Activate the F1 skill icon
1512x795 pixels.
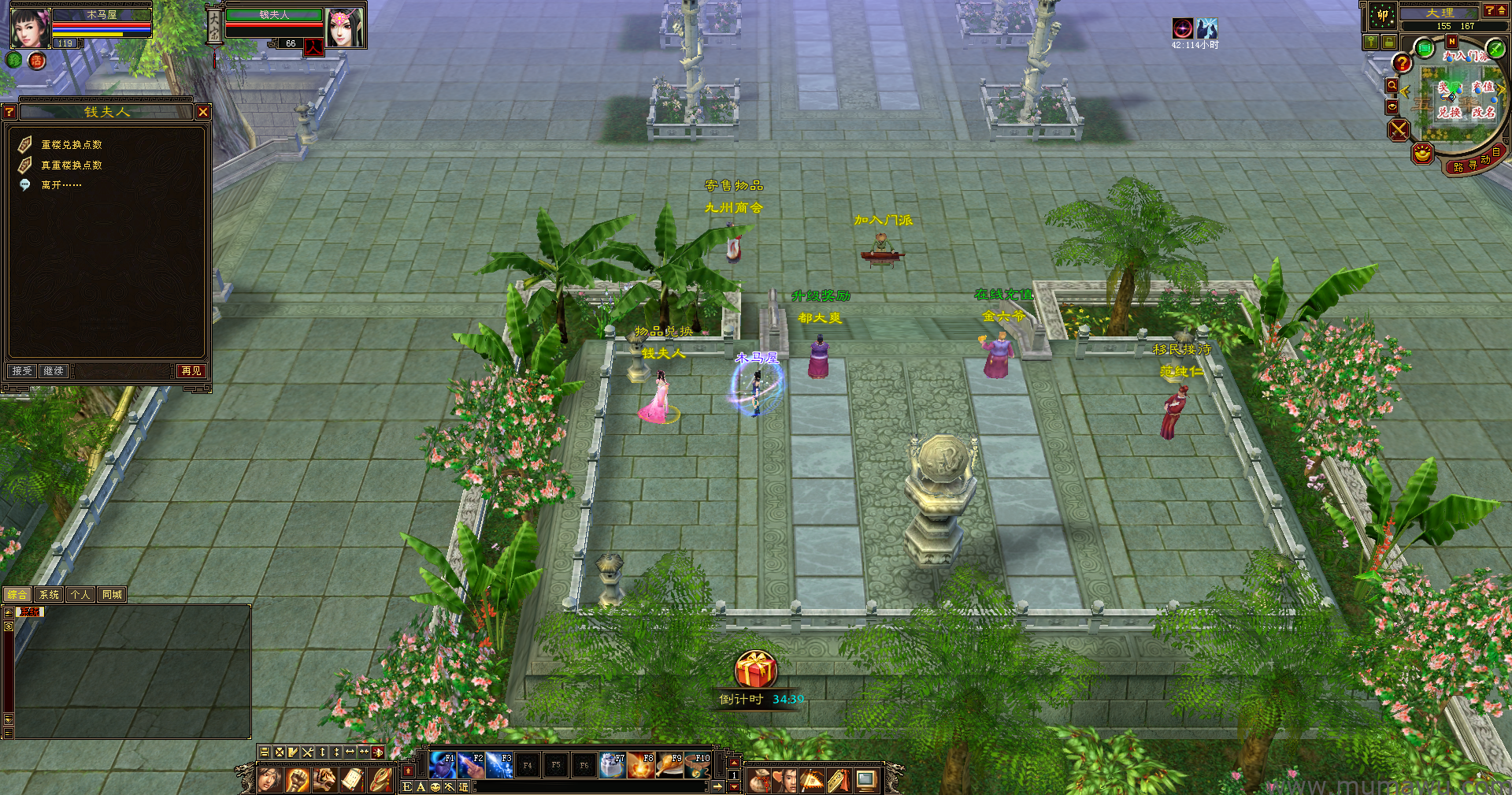(443, 765)
